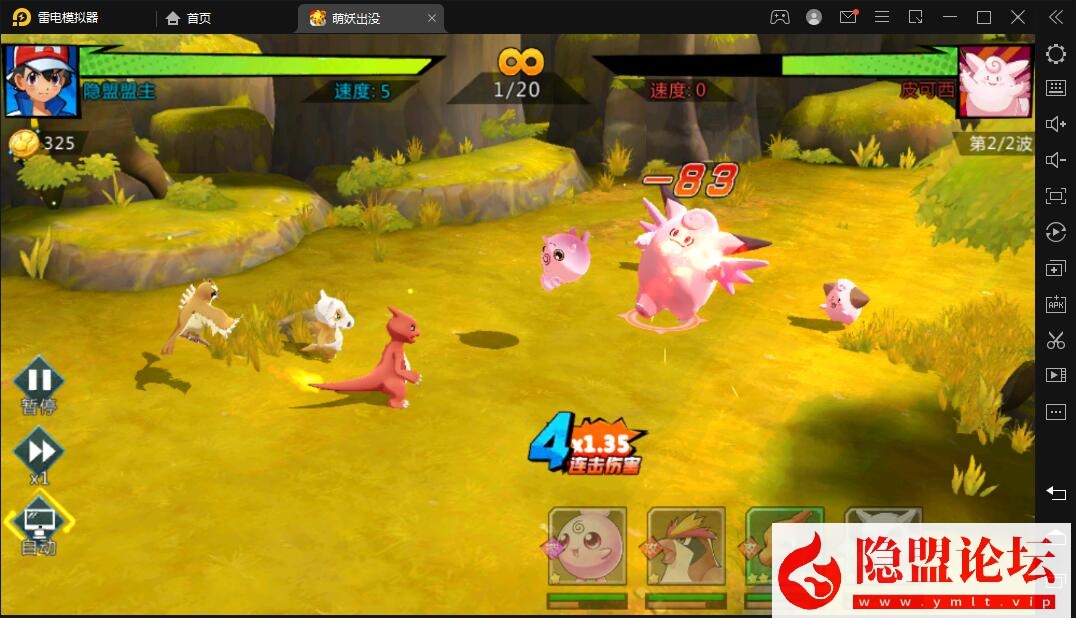1076x618 pixels.
Task: Open the emulator keyboard mapping tool
Action: click(x=1056, y=88)
